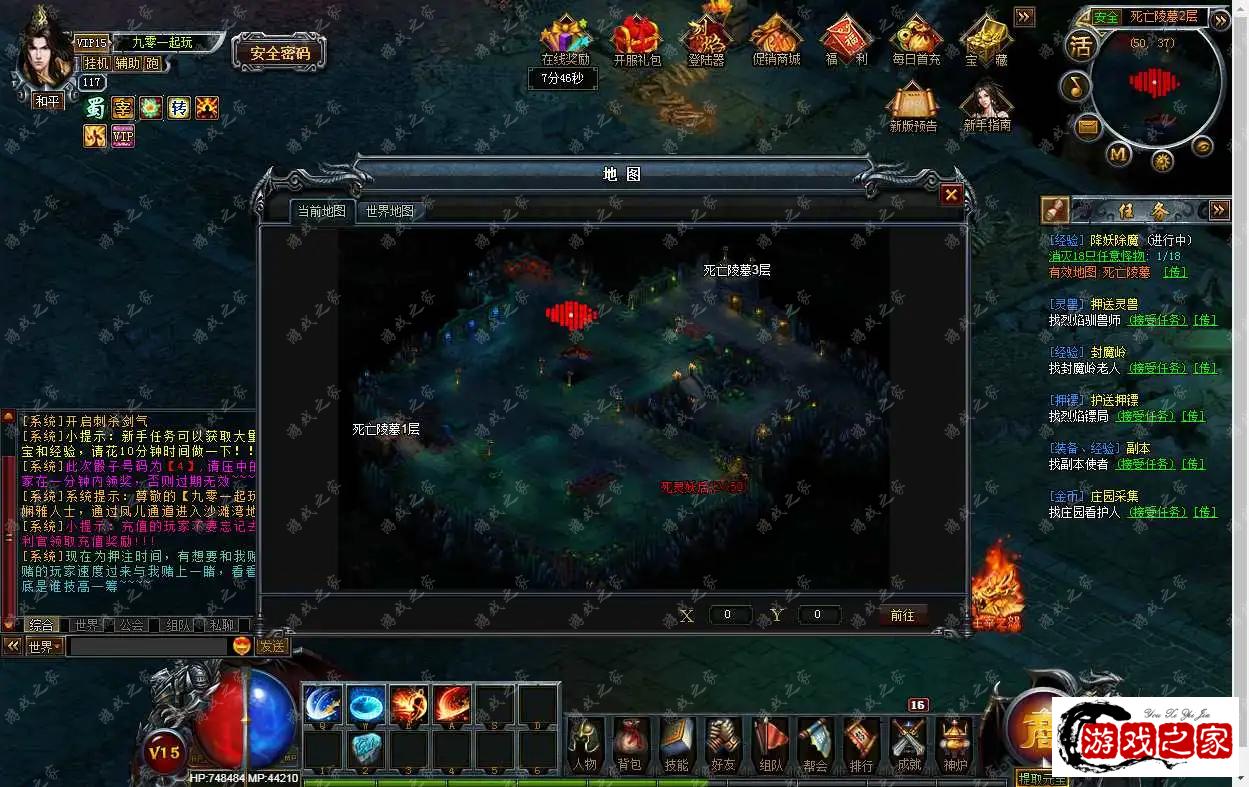Click 死亡陵墓3层 label on map

pos(736,270)
